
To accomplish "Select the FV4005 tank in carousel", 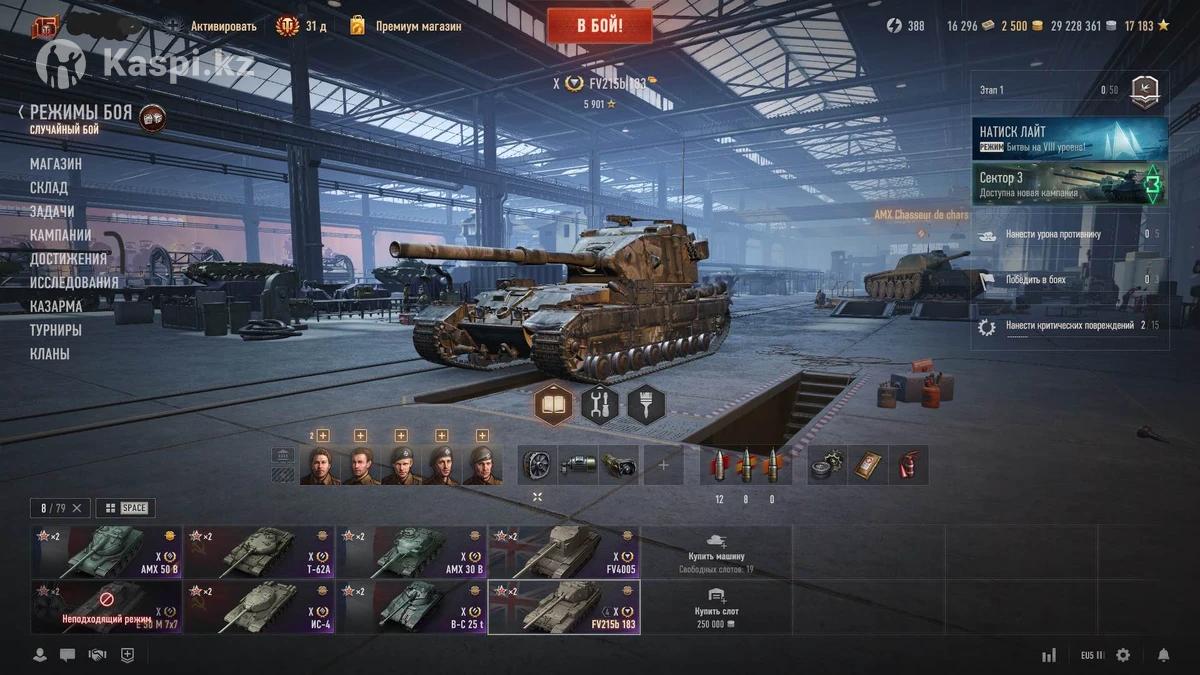I will coord(564,552).
